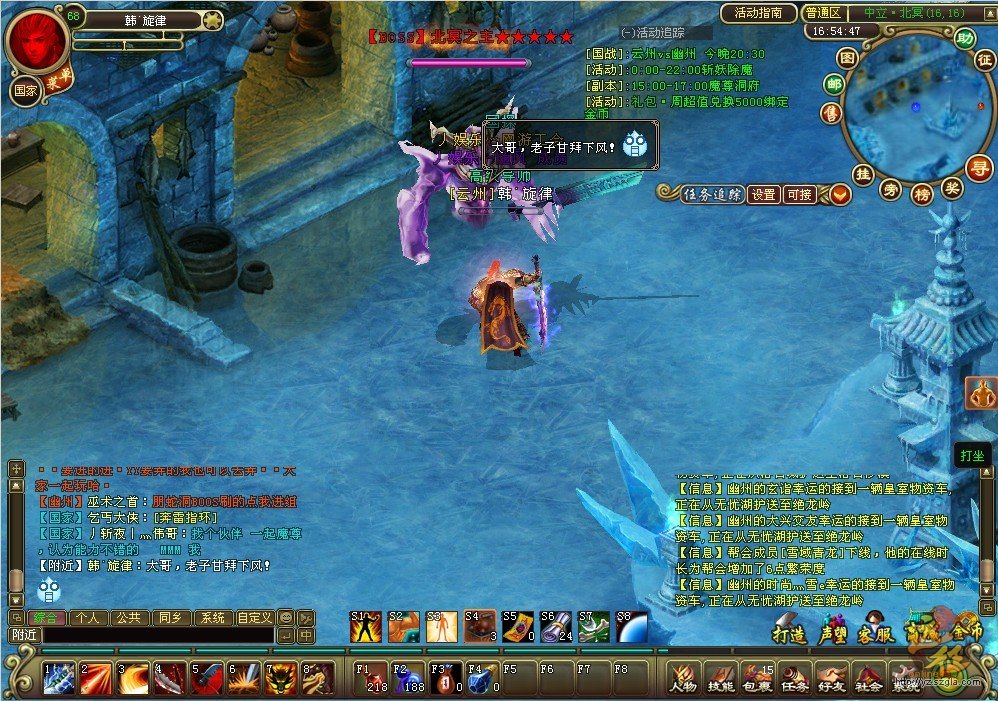Open the 人物 character panel
This screenshot has height=701, width=998.
(x=684, y=677)
